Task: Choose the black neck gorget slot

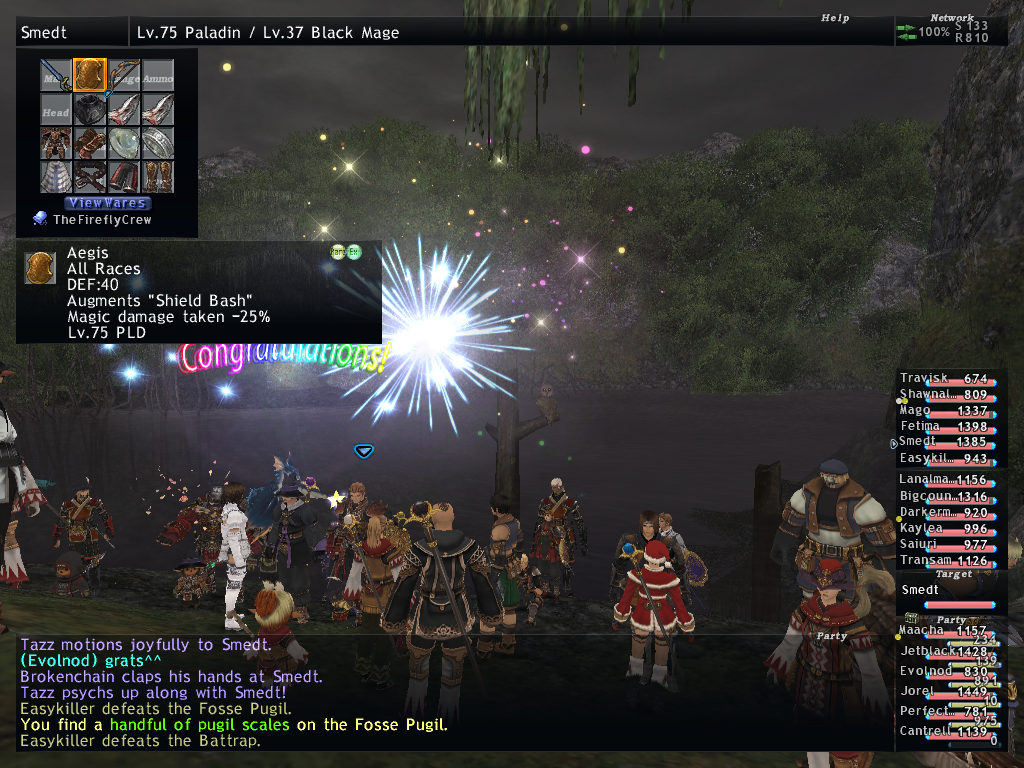Action: pyautogui.click(x=89, y=109)
